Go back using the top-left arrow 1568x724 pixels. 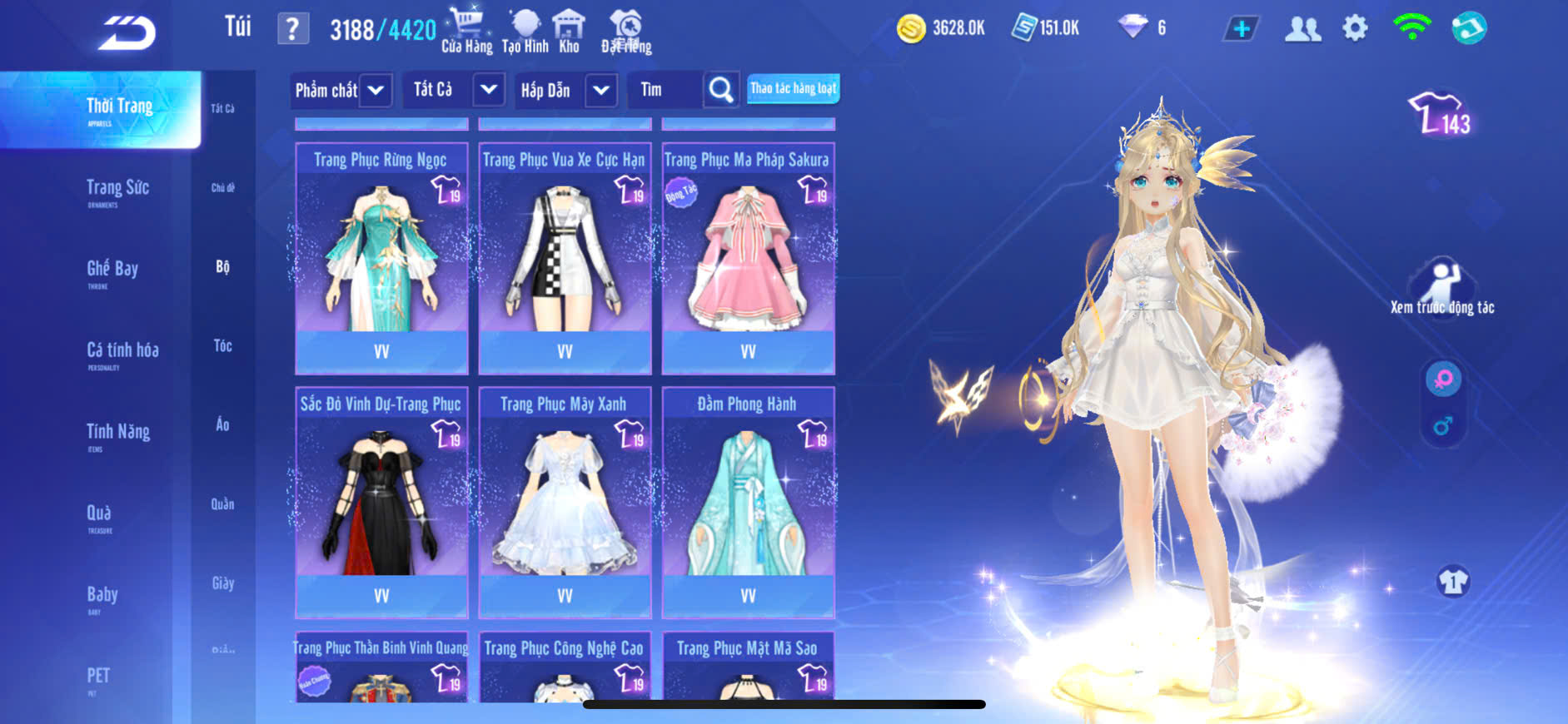[127, 33]
